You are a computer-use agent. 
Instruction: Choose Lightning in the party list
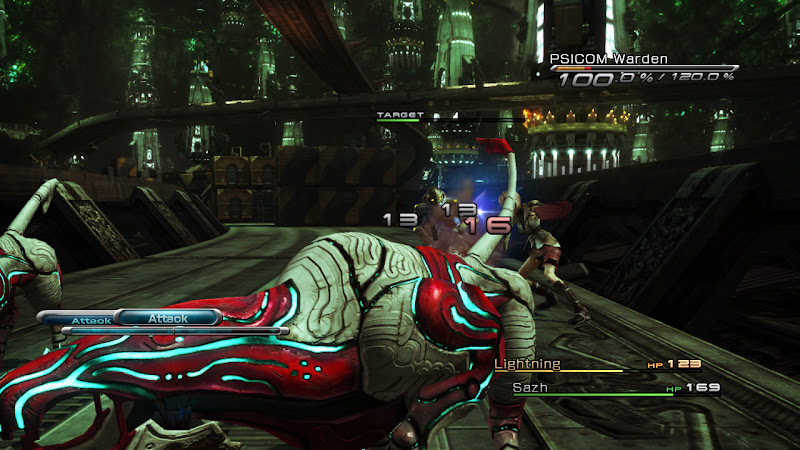point(528,365)
